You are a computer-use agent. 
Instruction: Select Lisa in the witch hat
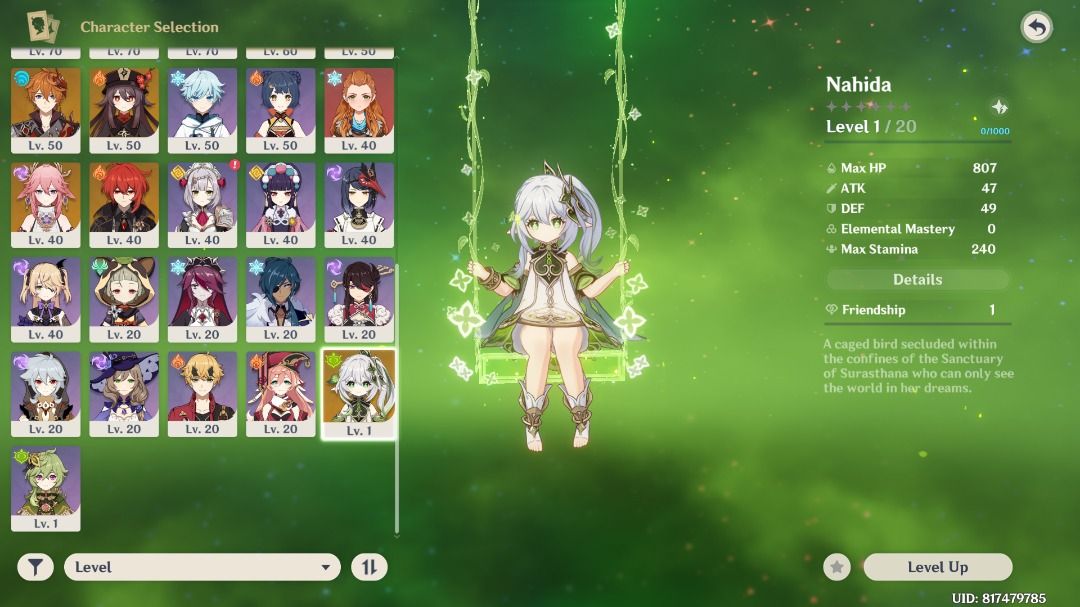click(x=124, y=392)
